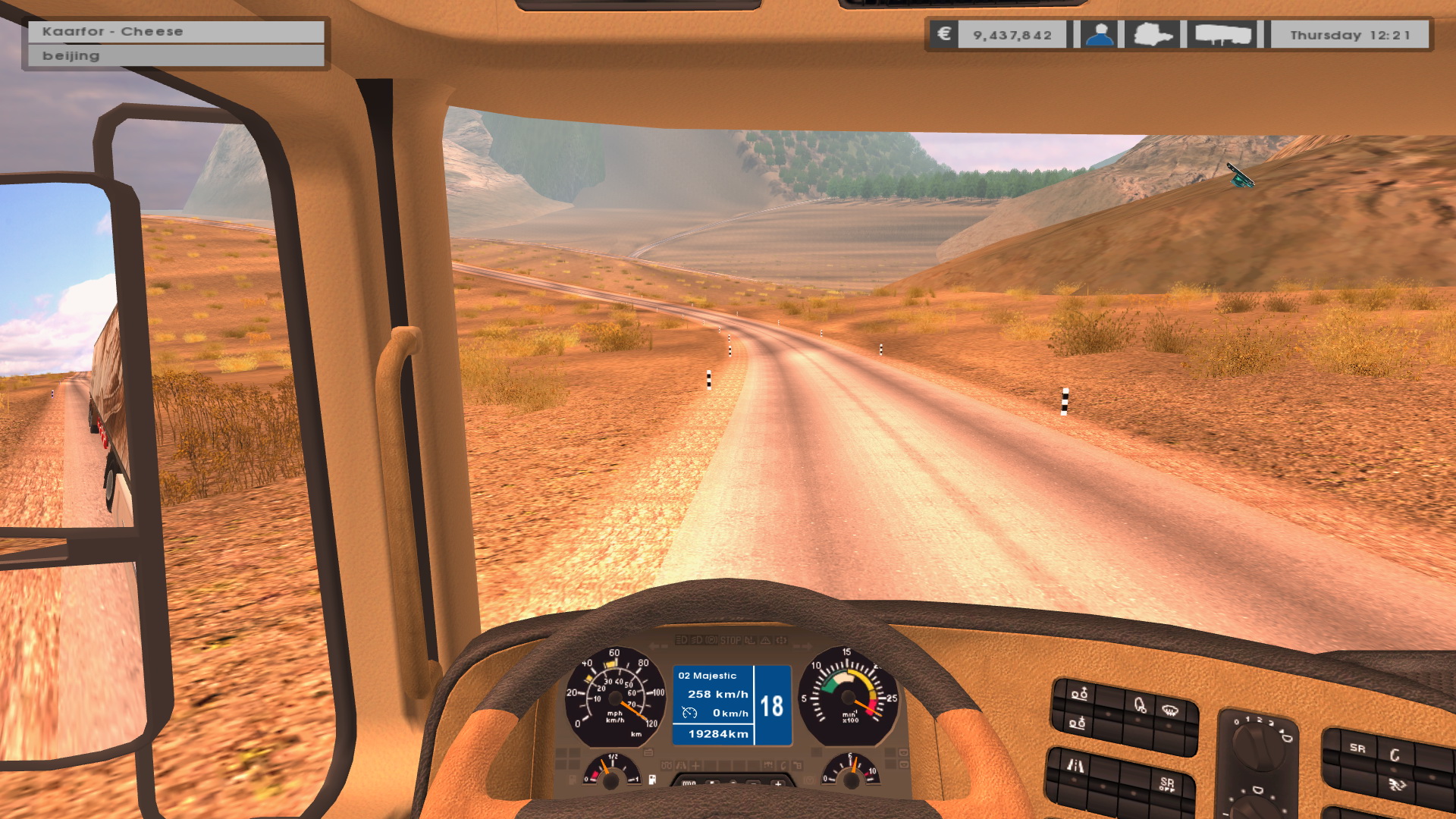This screenshot has width=1456, height=819.
Task: Open the map silhouette icon
Action: coord(1153,35)
